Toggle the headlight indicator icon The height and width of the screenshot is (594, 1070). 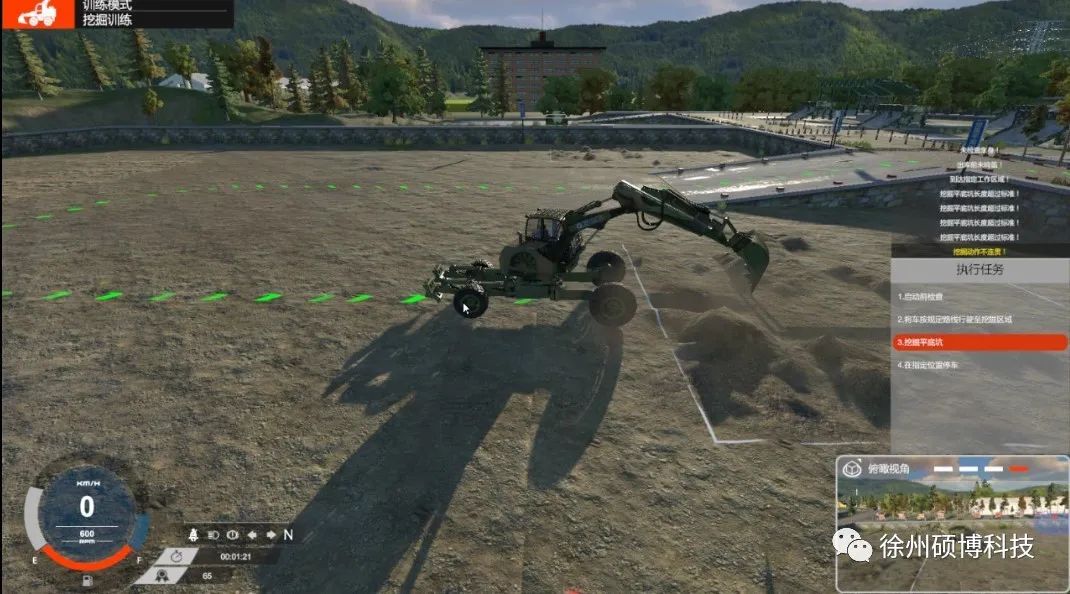pyautogui.click(x=212, y=534)
